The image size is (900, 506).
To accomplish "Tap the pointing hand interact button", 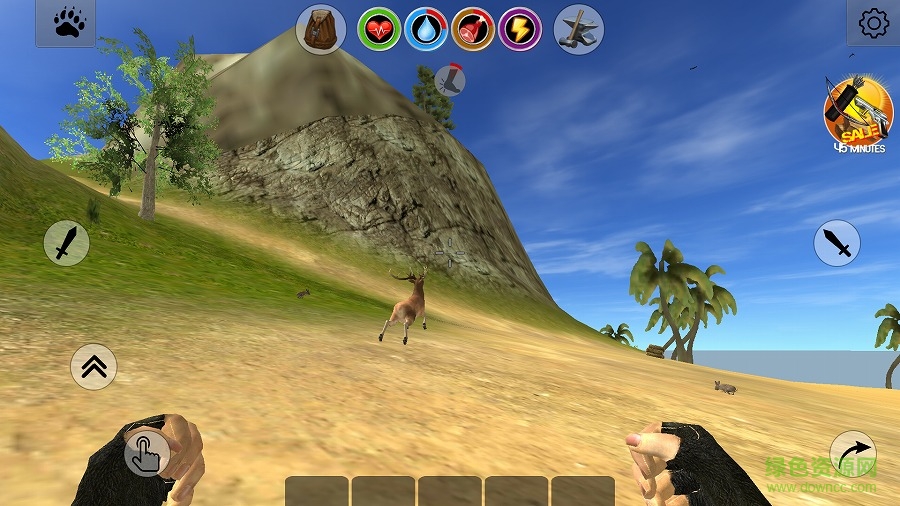I will 146,454.
